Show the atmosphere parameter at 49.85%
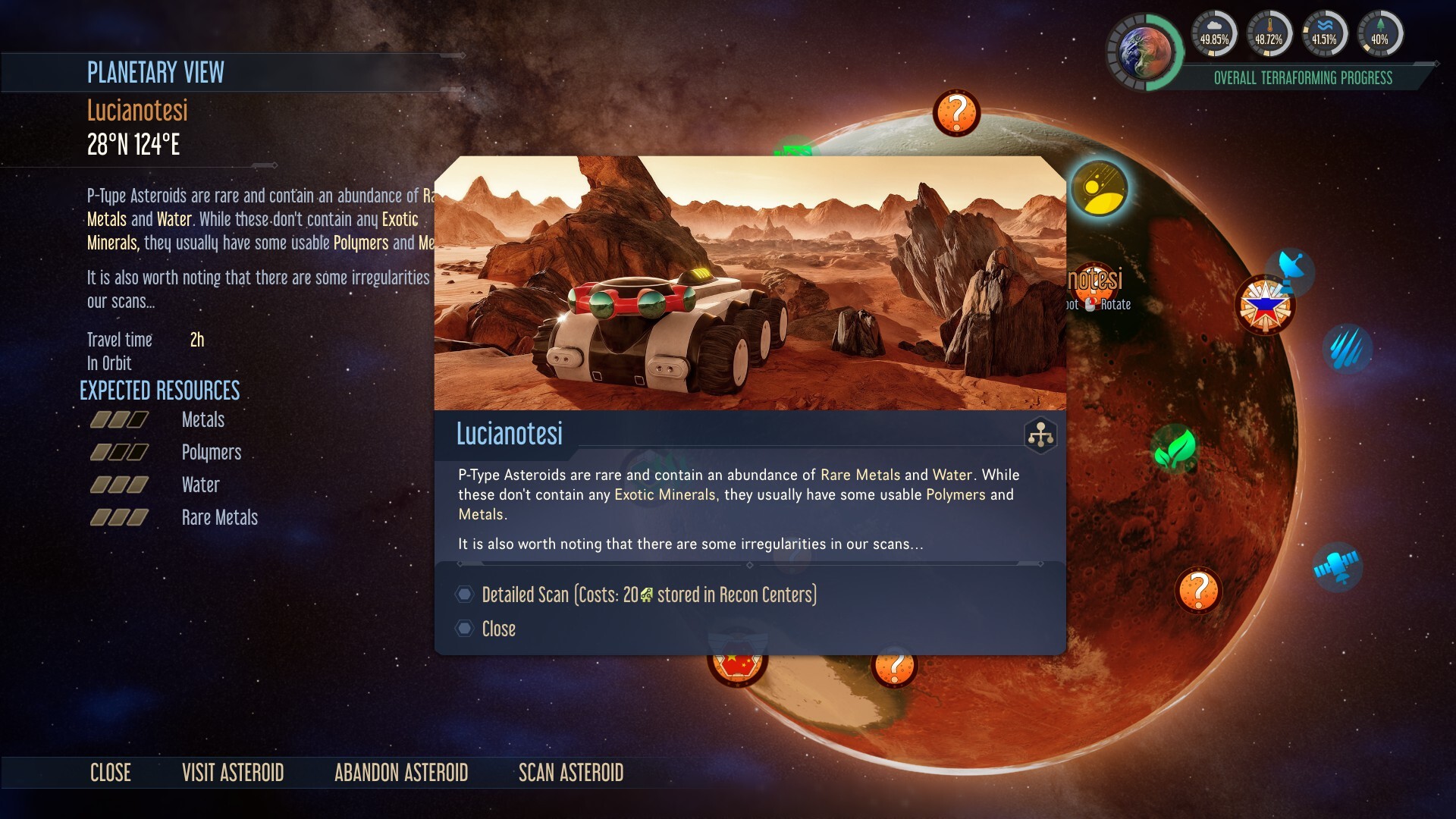The width and height of the screenshot is (1456, 819). point(1214,35)
